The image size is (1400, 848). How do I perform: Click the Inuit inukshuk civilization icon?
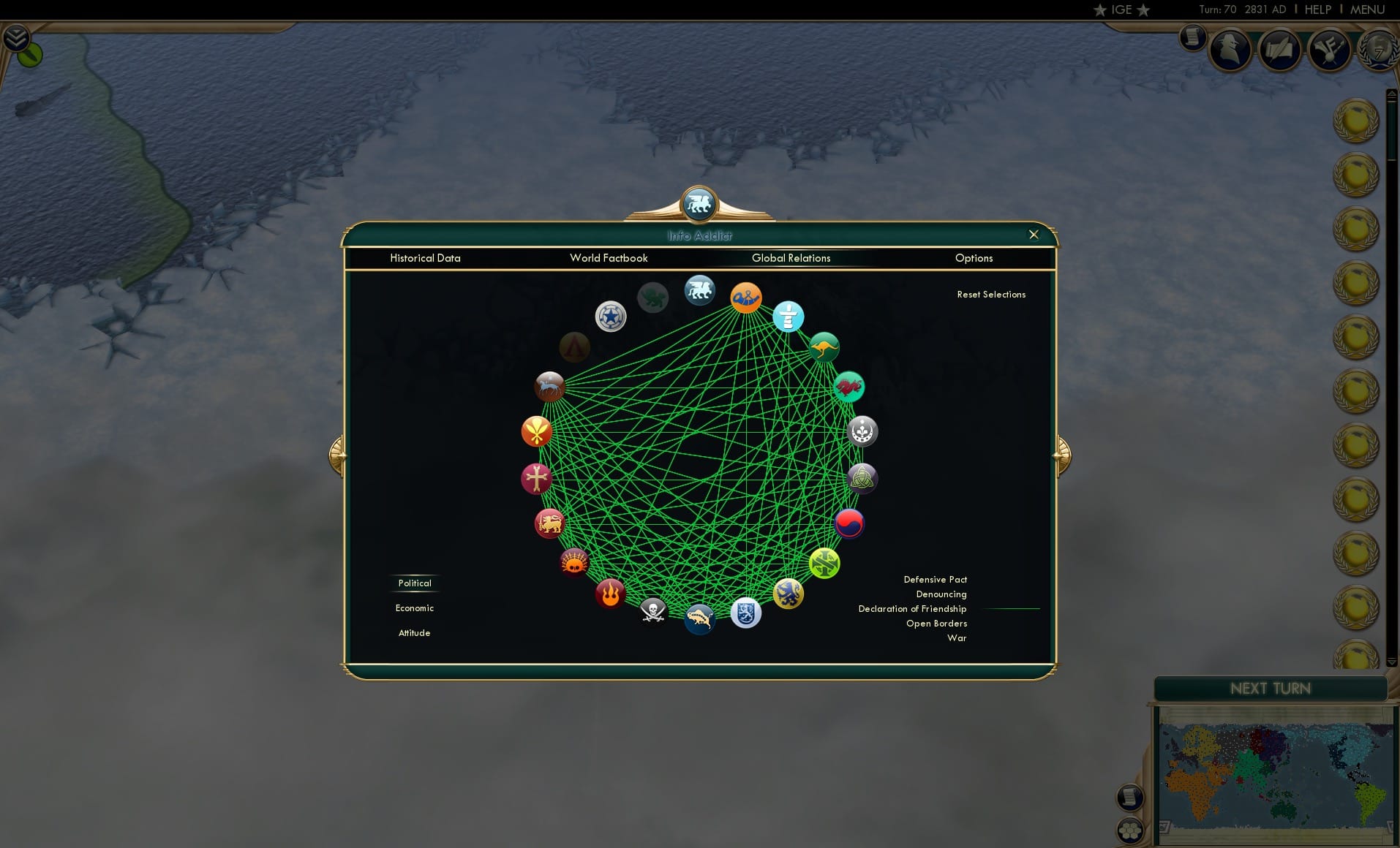788,317
